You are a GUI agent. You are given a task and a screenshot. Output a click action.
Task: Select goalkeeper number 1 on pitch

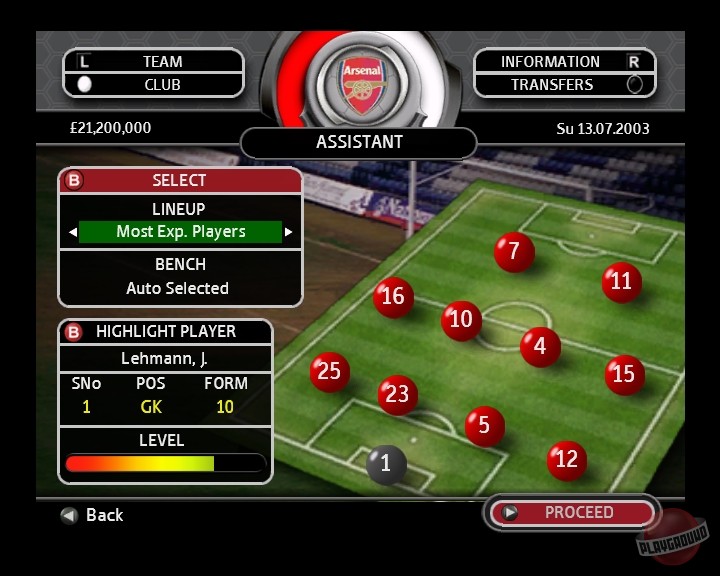386,464
